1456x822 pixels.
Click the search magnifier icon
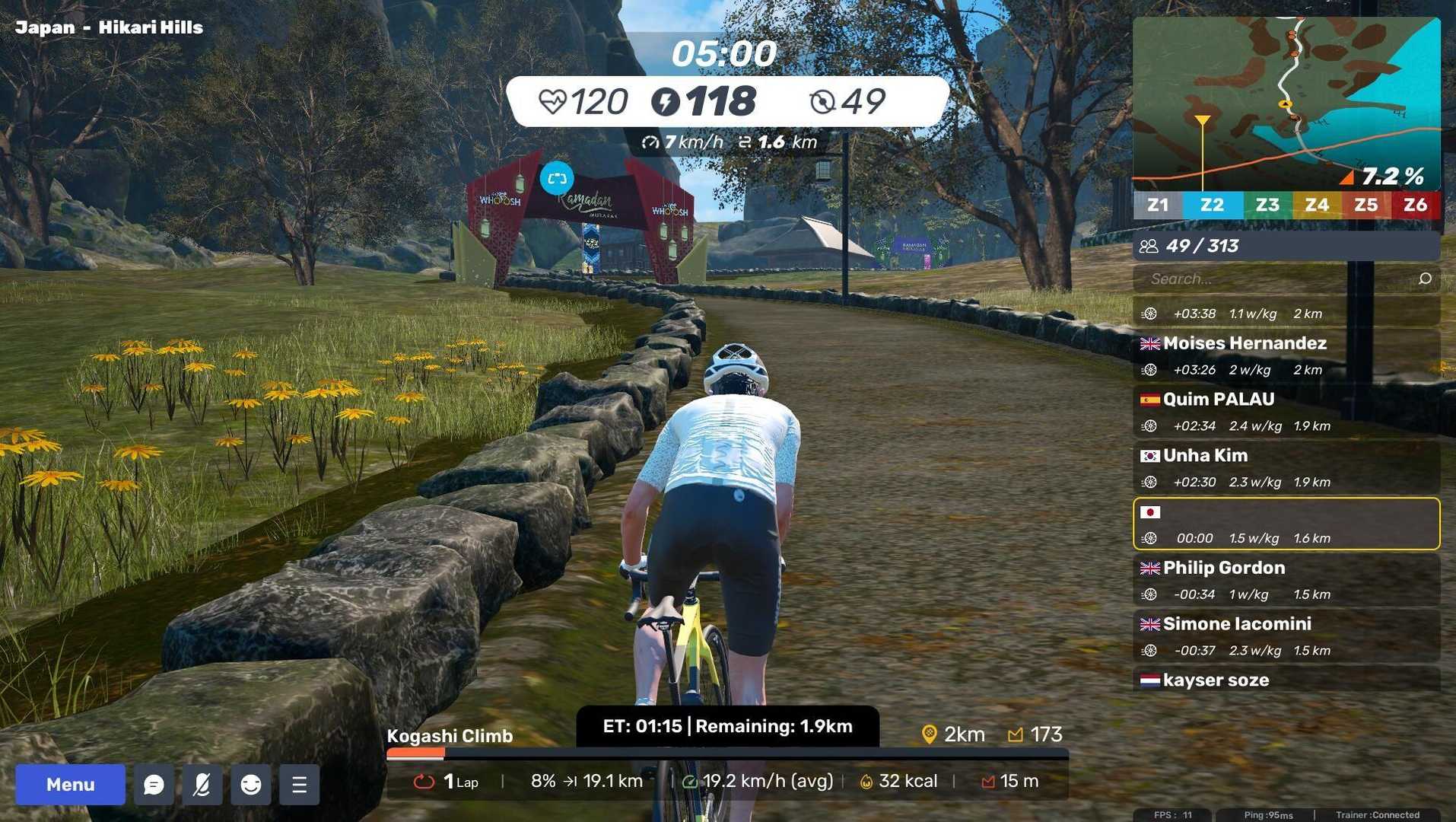tap(1425, 279)
